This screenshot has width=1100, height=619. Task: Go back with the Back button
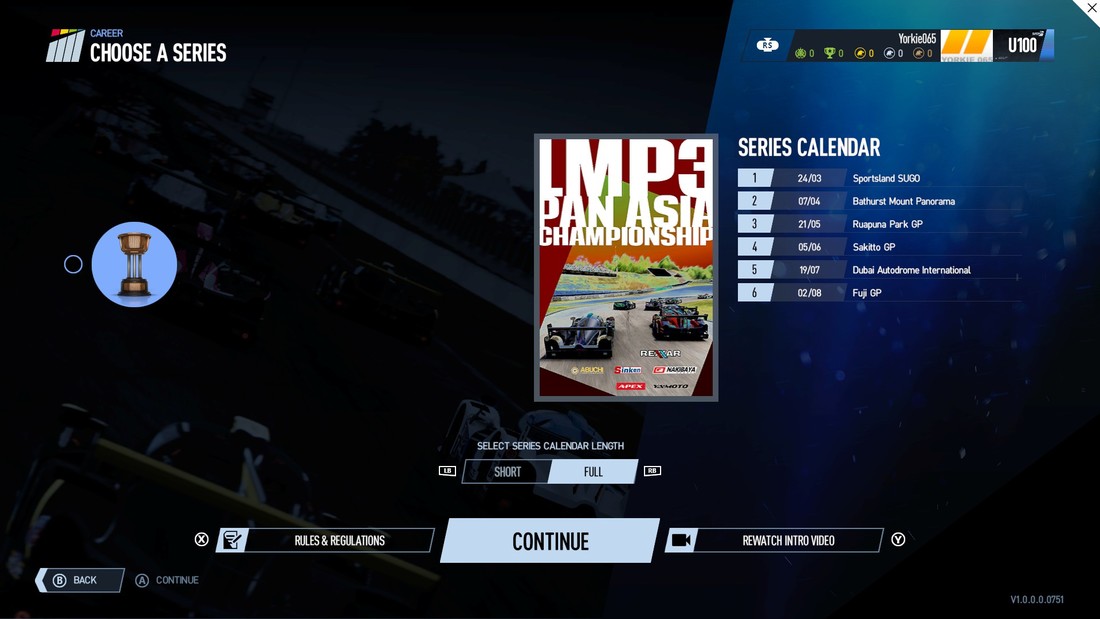click(80, 580)
